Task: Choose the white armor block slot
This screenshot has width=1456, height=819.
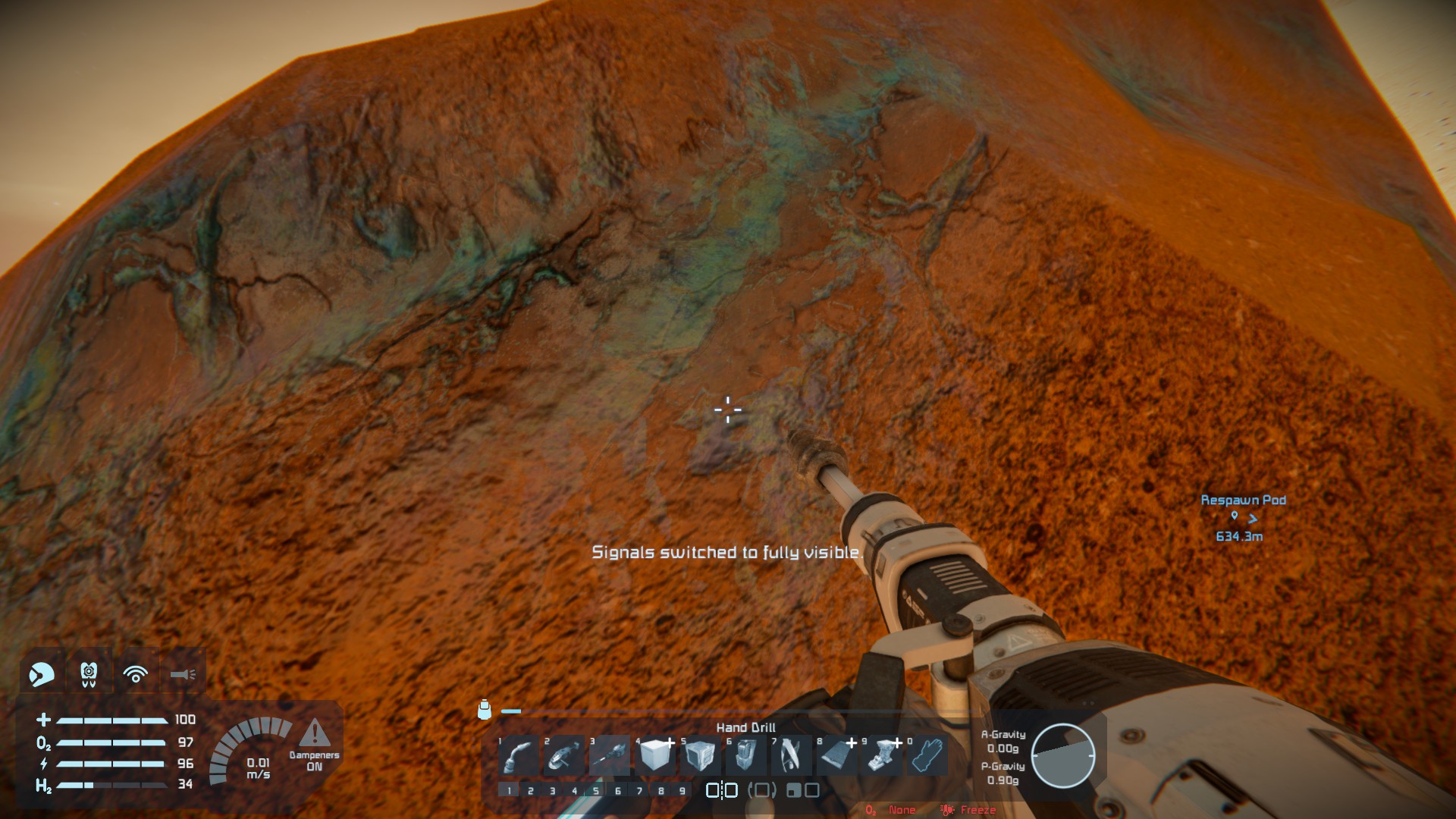Action: tap(655, 755)
